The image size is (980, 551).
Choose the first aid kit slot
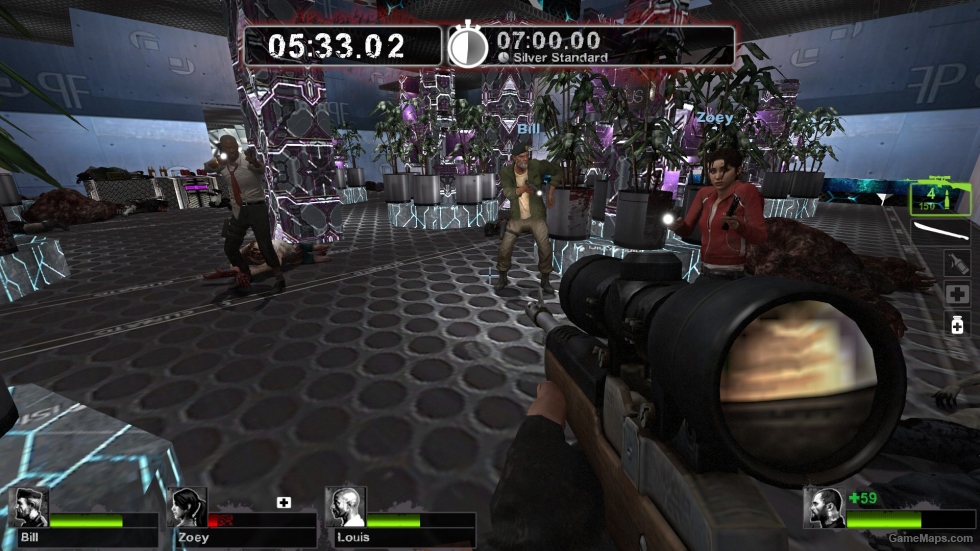957,294
